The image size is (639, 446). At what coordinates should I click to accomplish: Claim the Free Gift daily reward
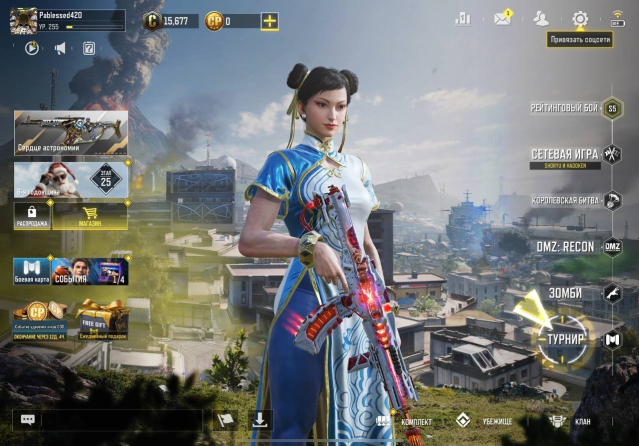[x=101, y=319]
